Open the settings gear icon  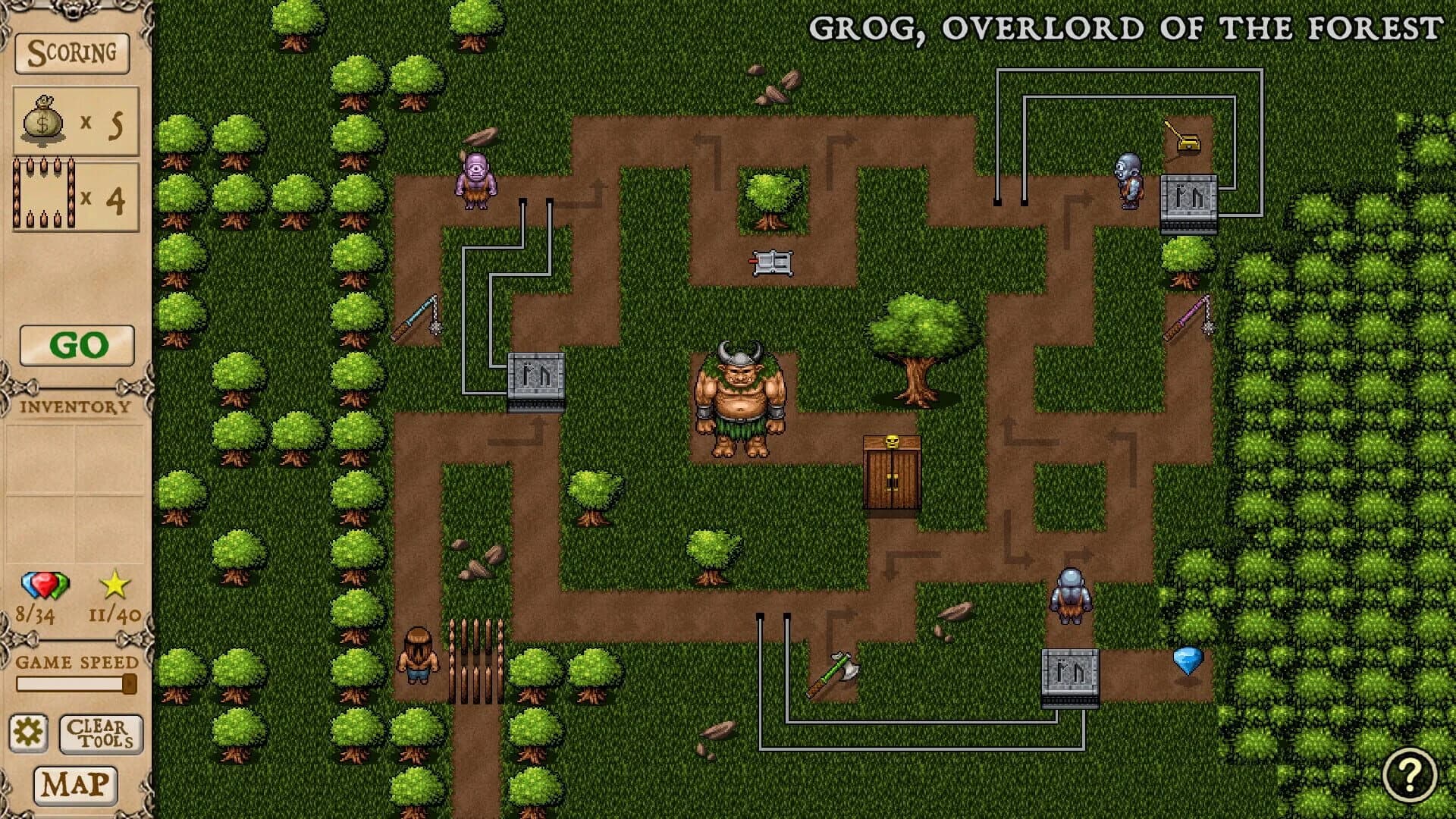(x=28, y=733)
